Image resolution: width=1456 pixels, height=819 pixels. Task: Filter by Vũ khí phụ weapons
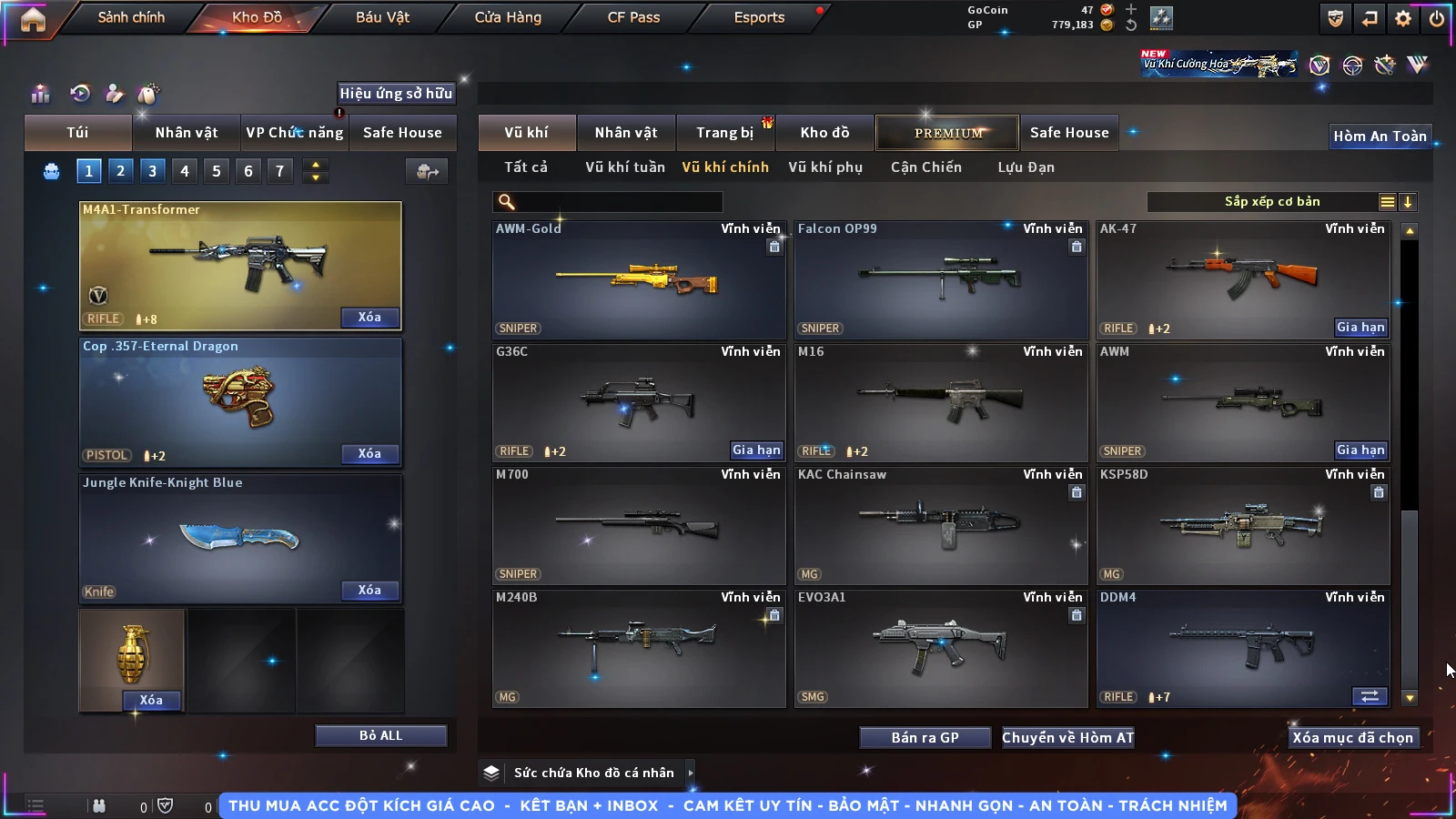tap(824, 167)
